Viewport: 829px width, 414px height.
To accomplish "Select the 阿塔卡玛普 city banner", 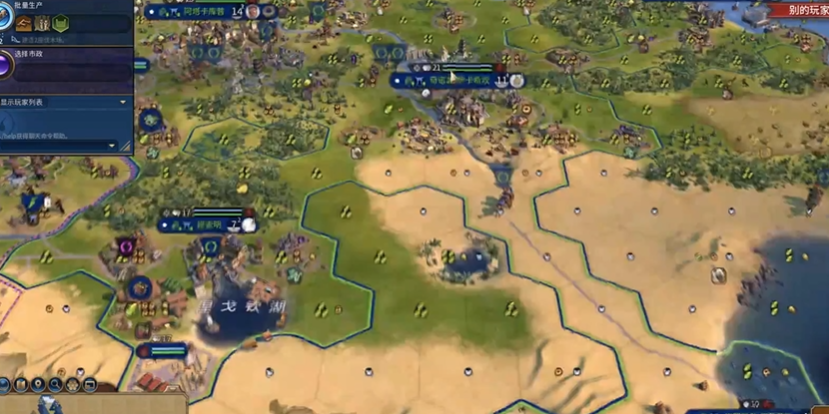I will [196, 12].
